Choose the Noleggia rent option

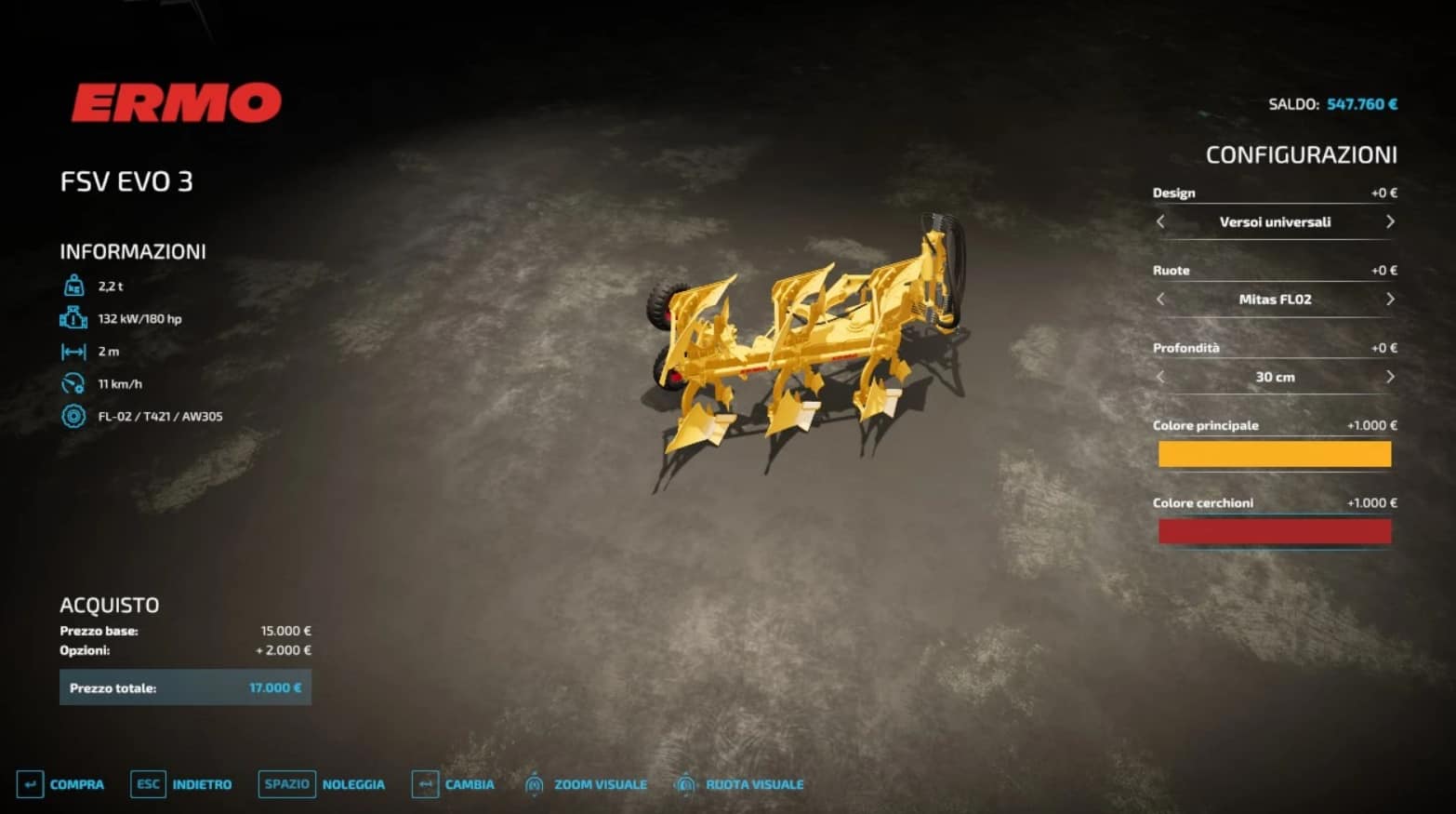coord(323,784)
